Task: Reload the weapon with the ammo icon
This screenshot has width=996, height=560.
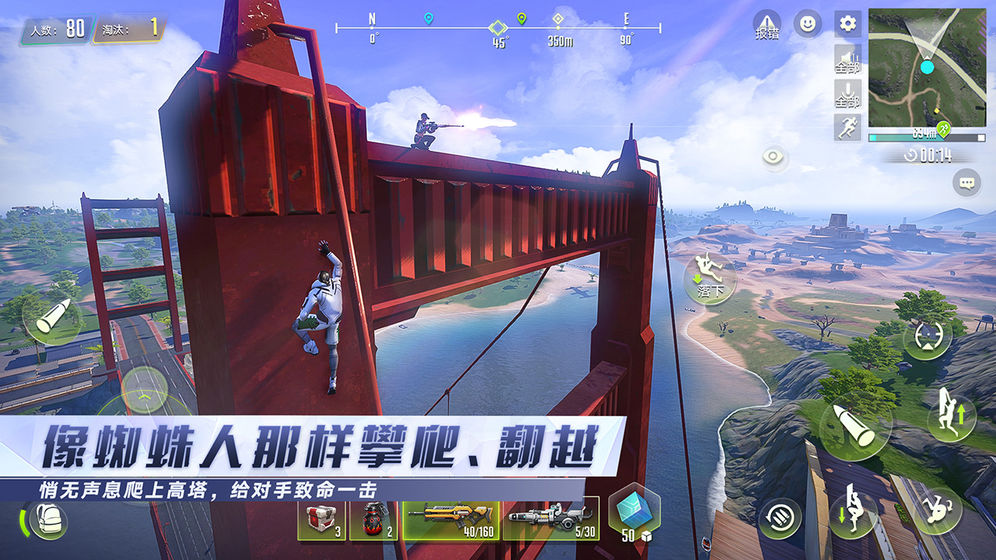Action: tap(782, 516)
